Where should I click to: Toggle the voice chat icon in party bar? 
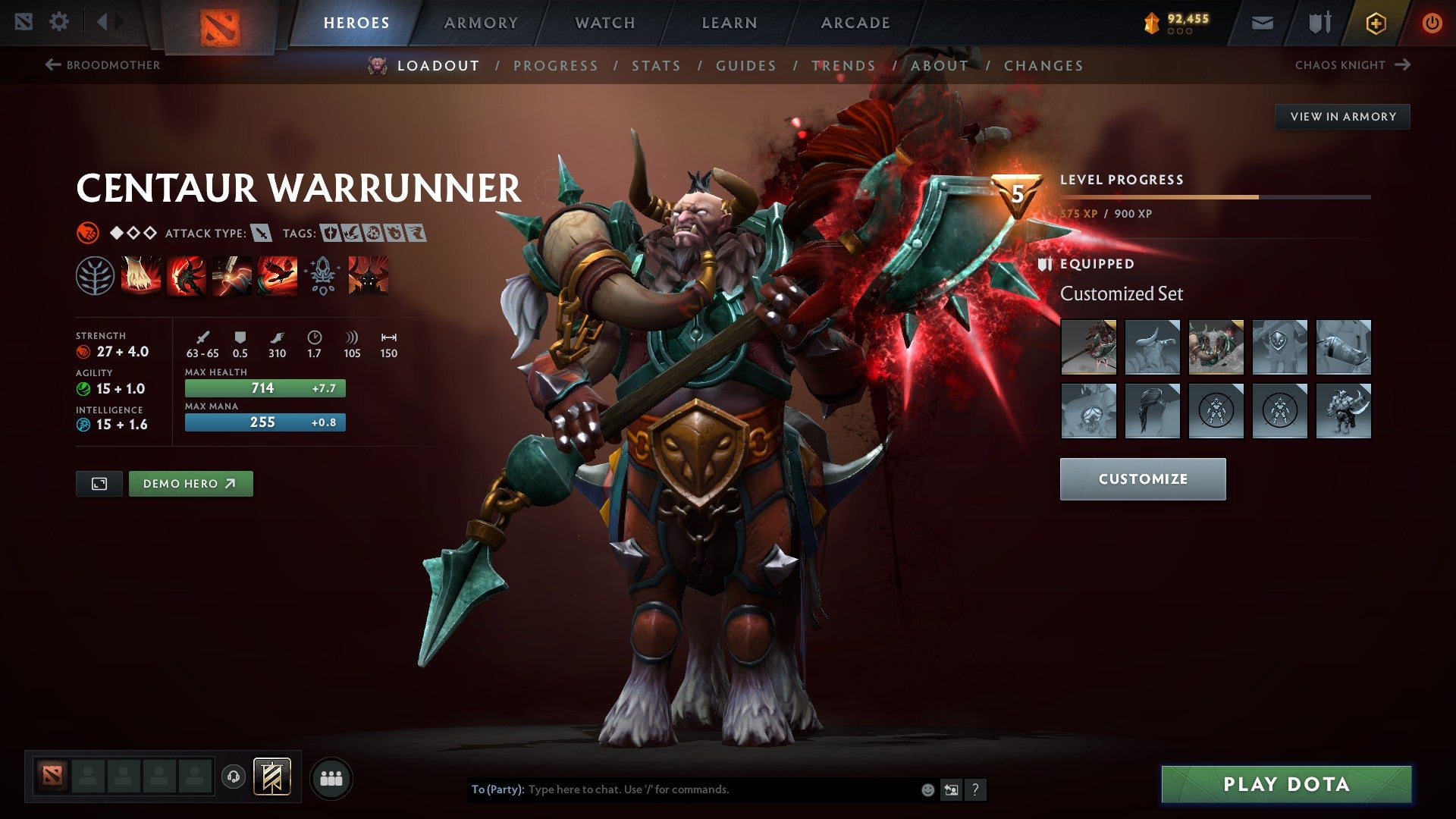234,777
